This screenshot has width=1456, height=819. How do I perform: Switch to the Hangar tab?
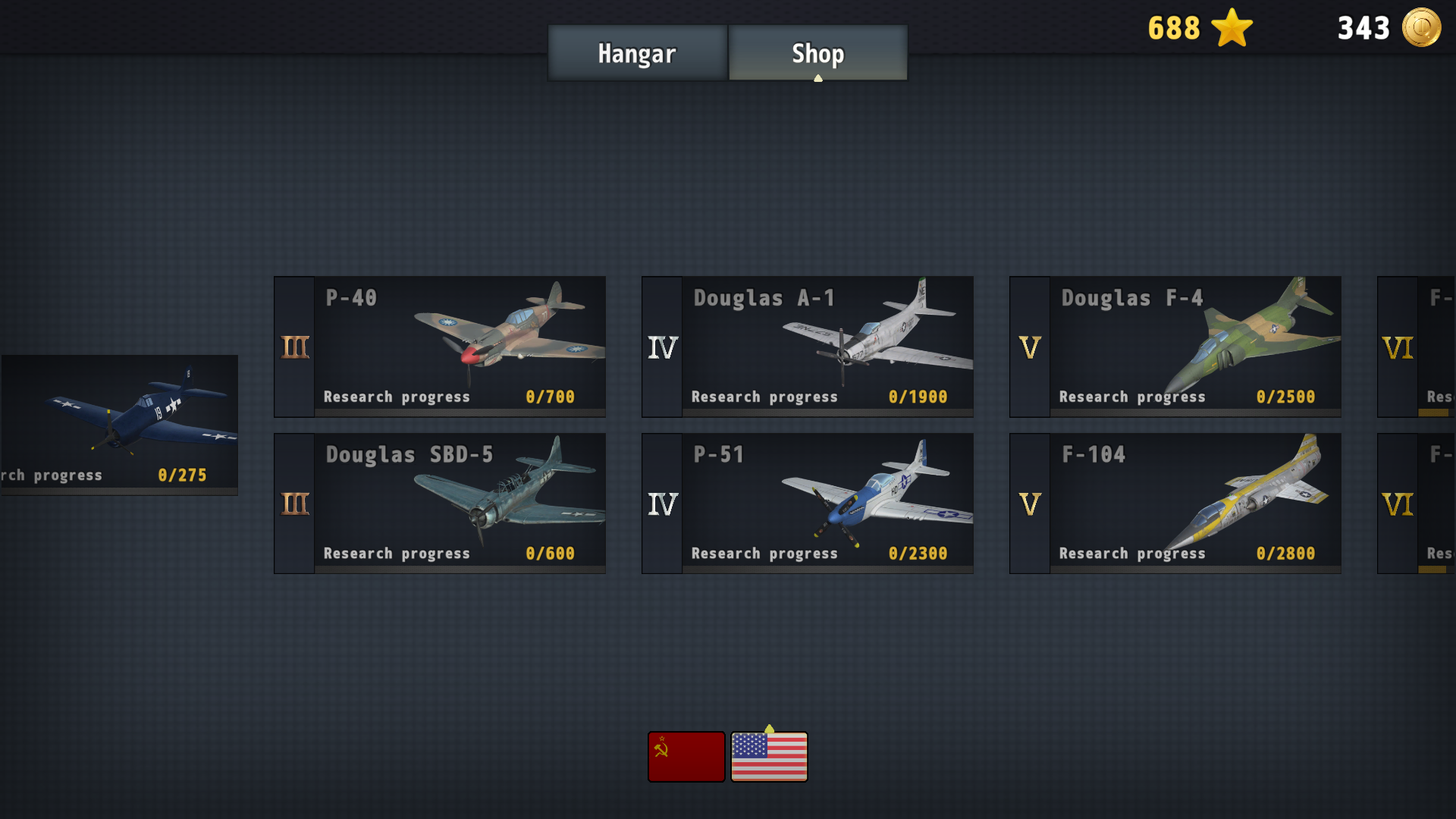tap(636, 53)
